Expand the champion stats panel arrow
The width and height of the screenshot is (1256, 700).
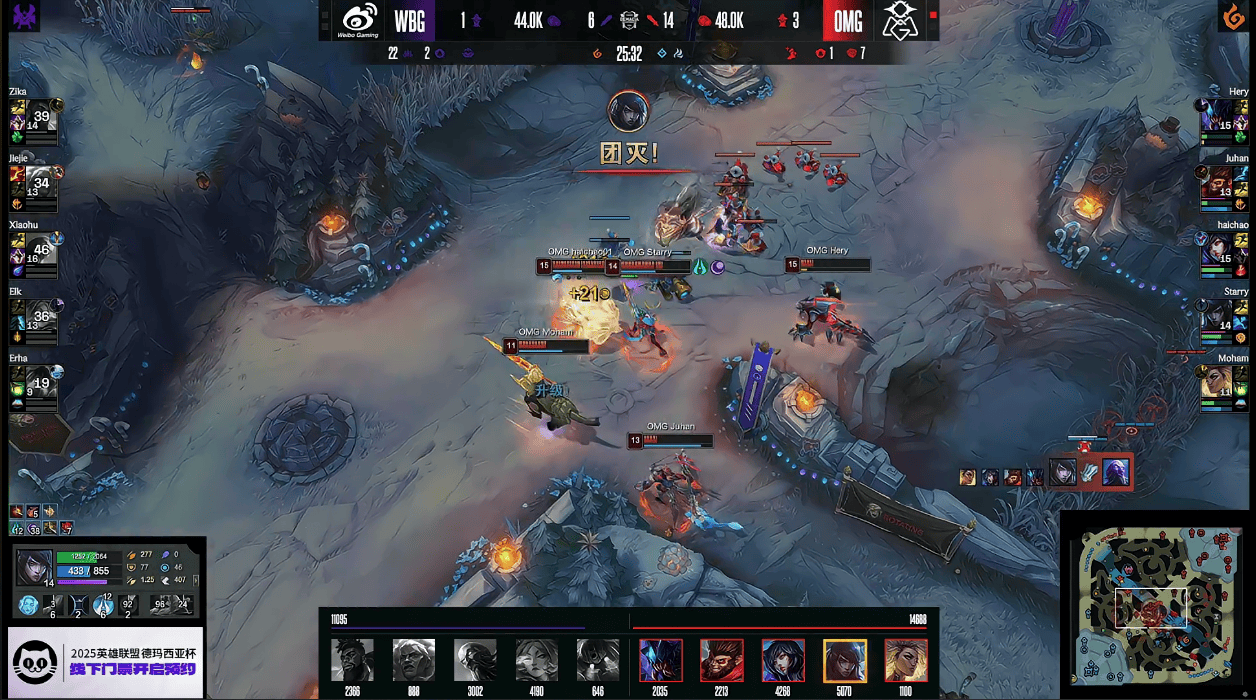pyautogui.click(x=196, y=580)
